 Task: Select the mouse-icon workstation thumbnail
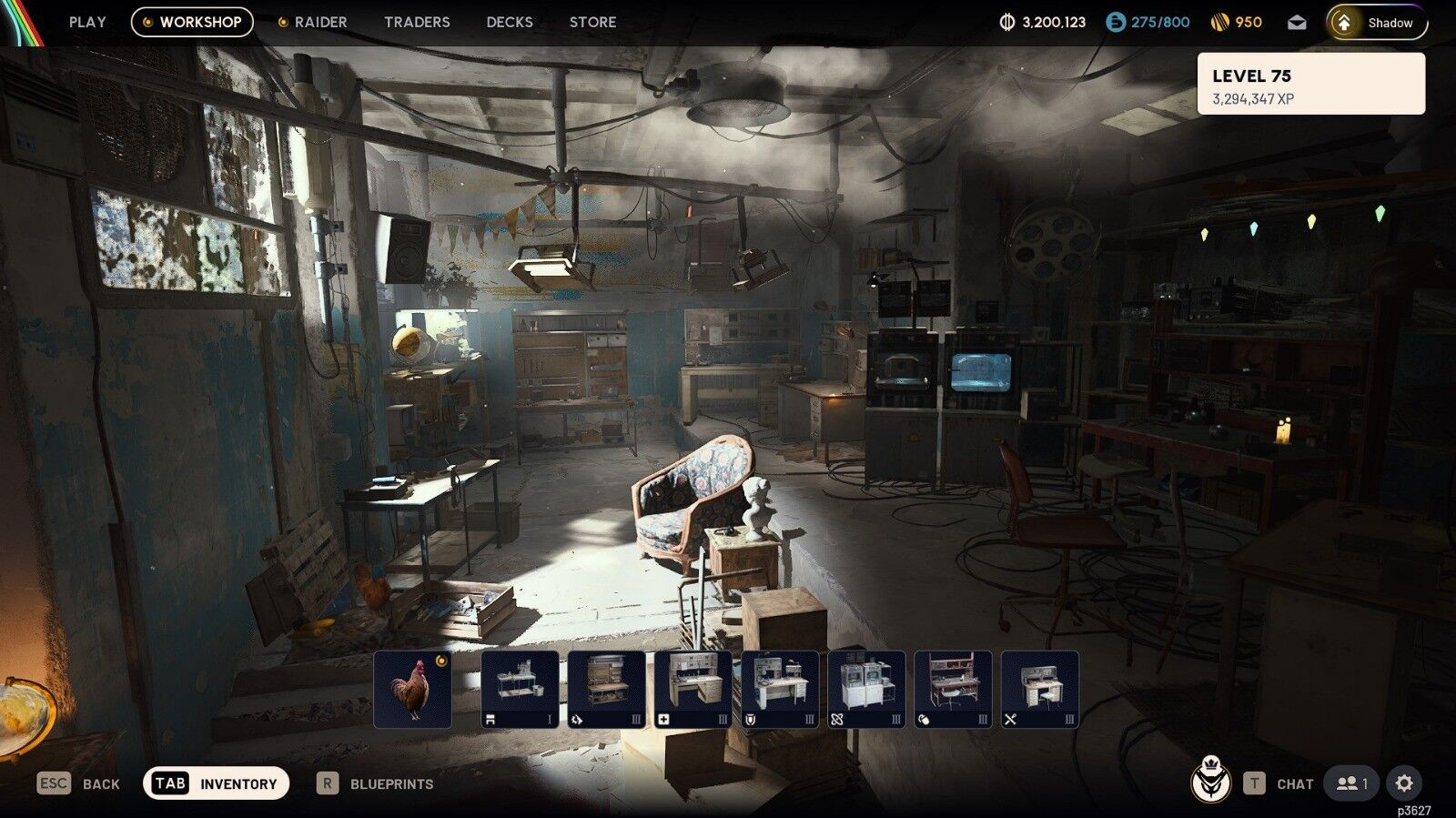click(x=951, y=689)
